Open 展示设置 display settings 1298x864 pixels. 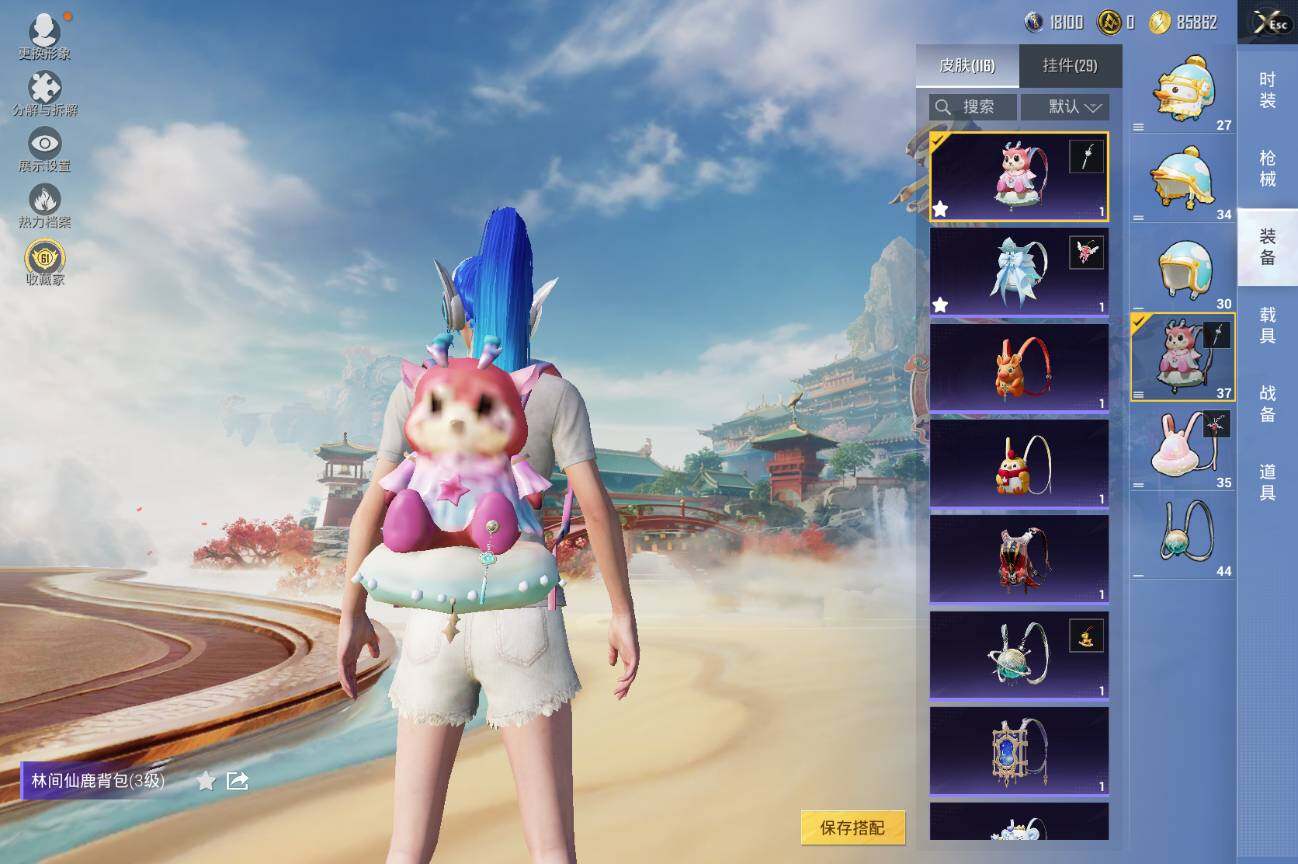[x=44, y=150]
